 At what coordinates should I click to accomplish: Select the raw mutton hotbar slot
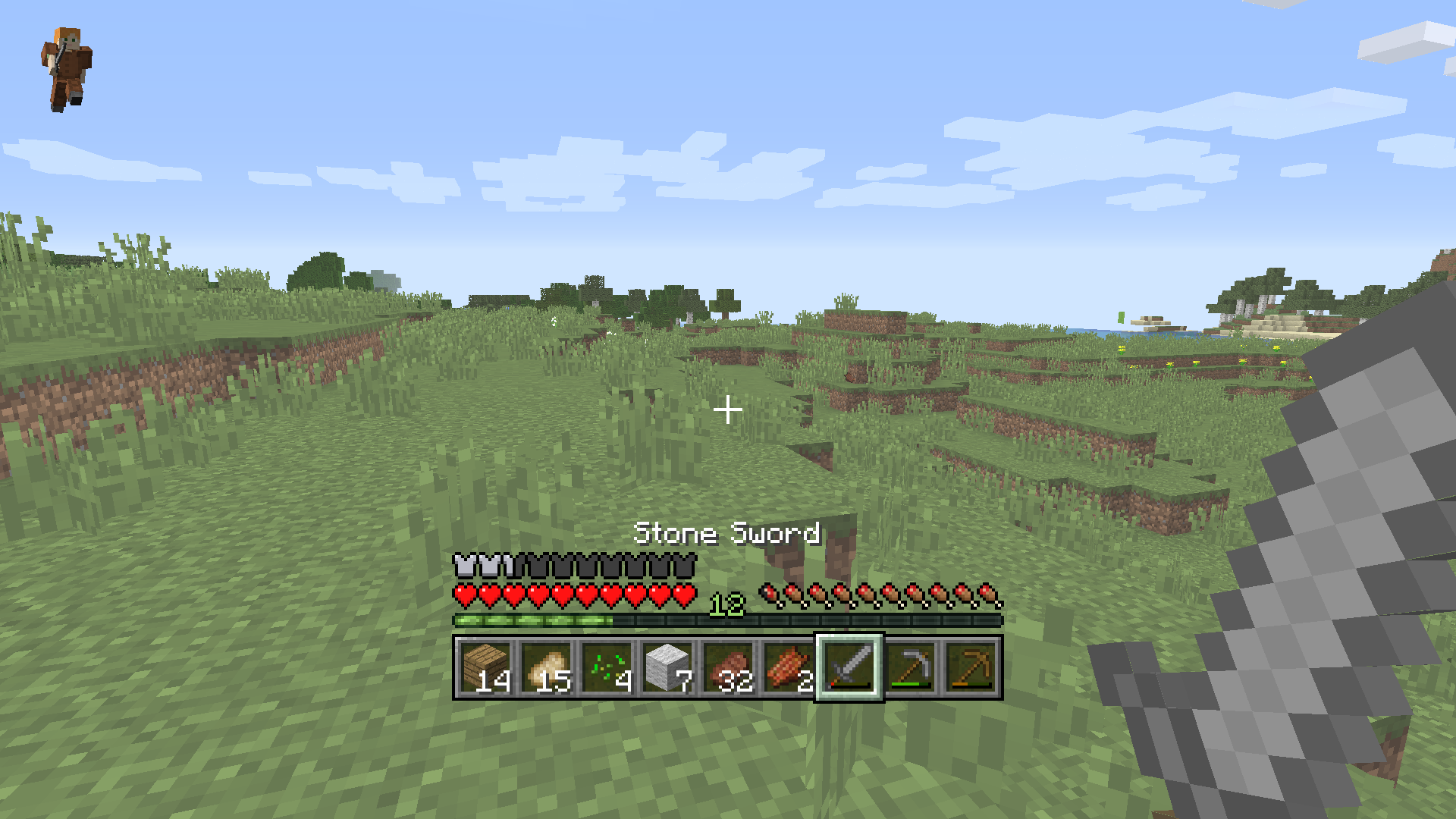coord(789,670)
